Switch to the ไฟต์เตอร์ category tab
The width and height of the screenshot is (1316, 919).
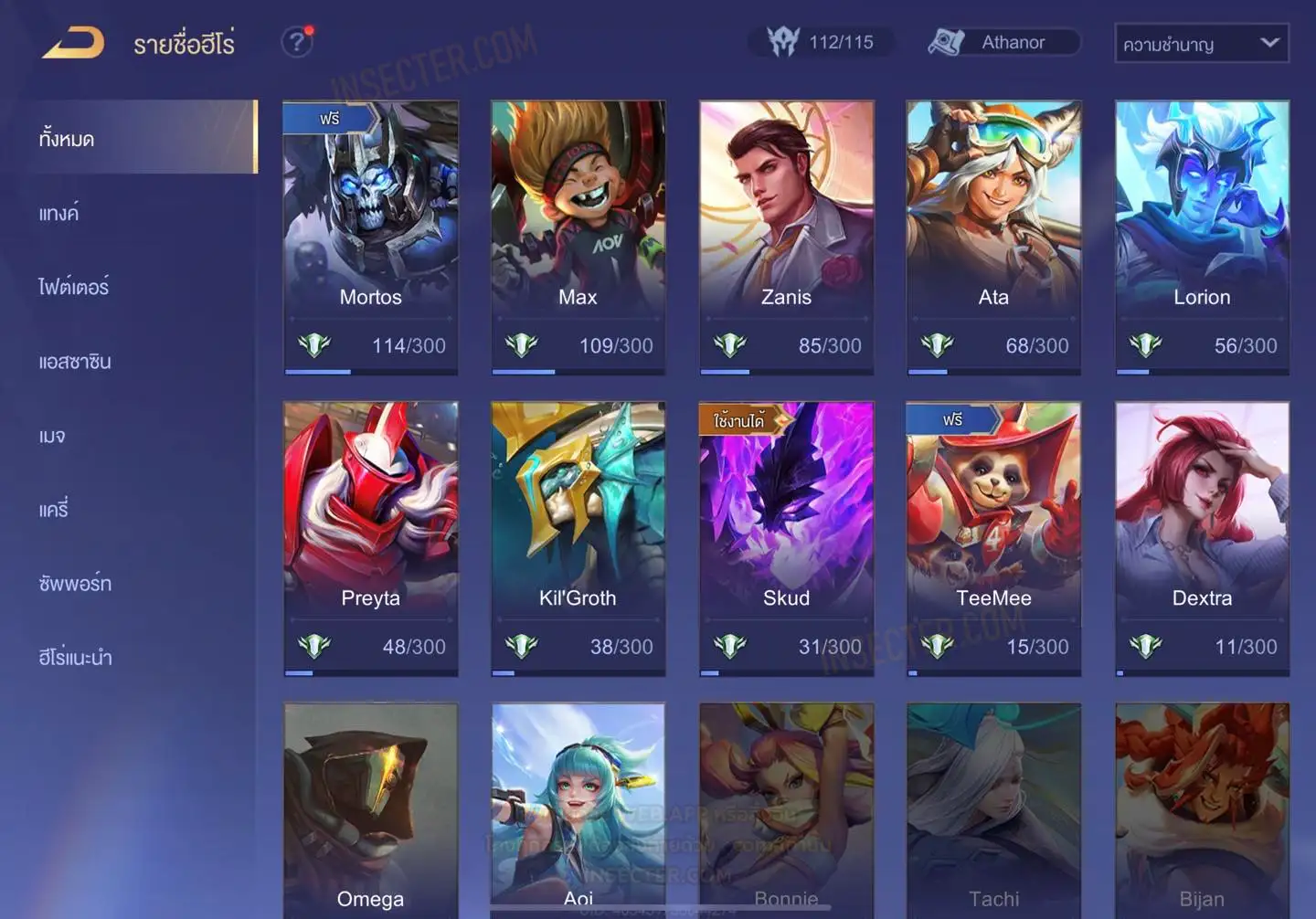coord(74,288)
